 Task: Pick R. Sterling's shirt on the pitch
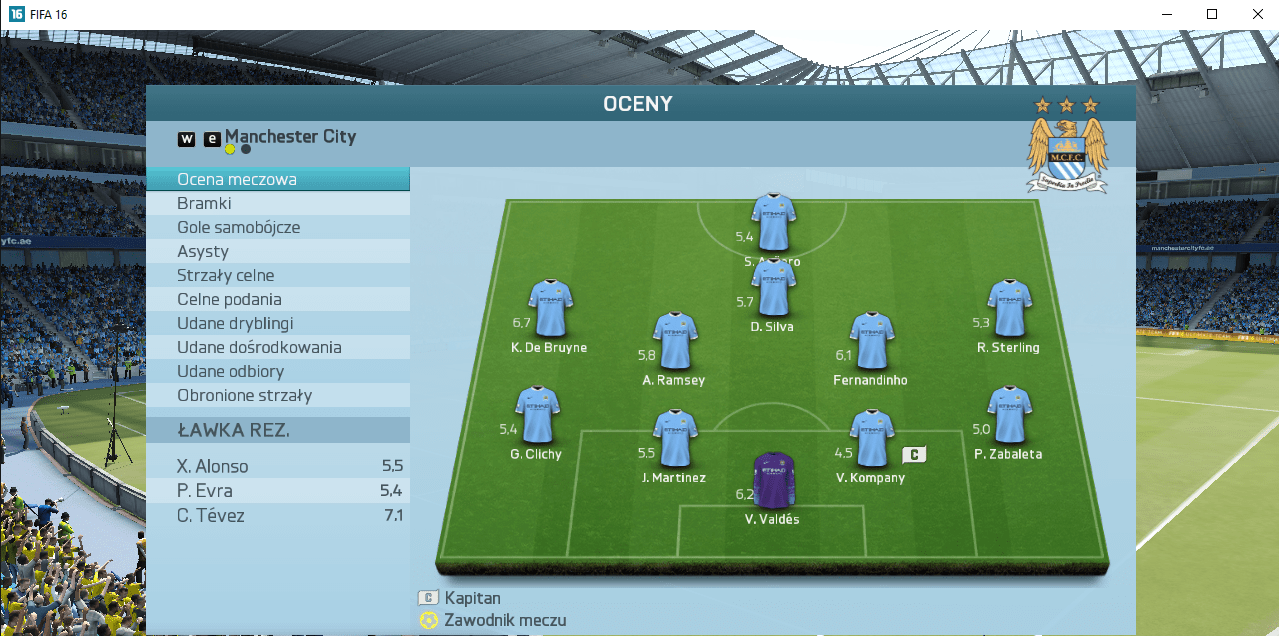(x=1008, y=308)
